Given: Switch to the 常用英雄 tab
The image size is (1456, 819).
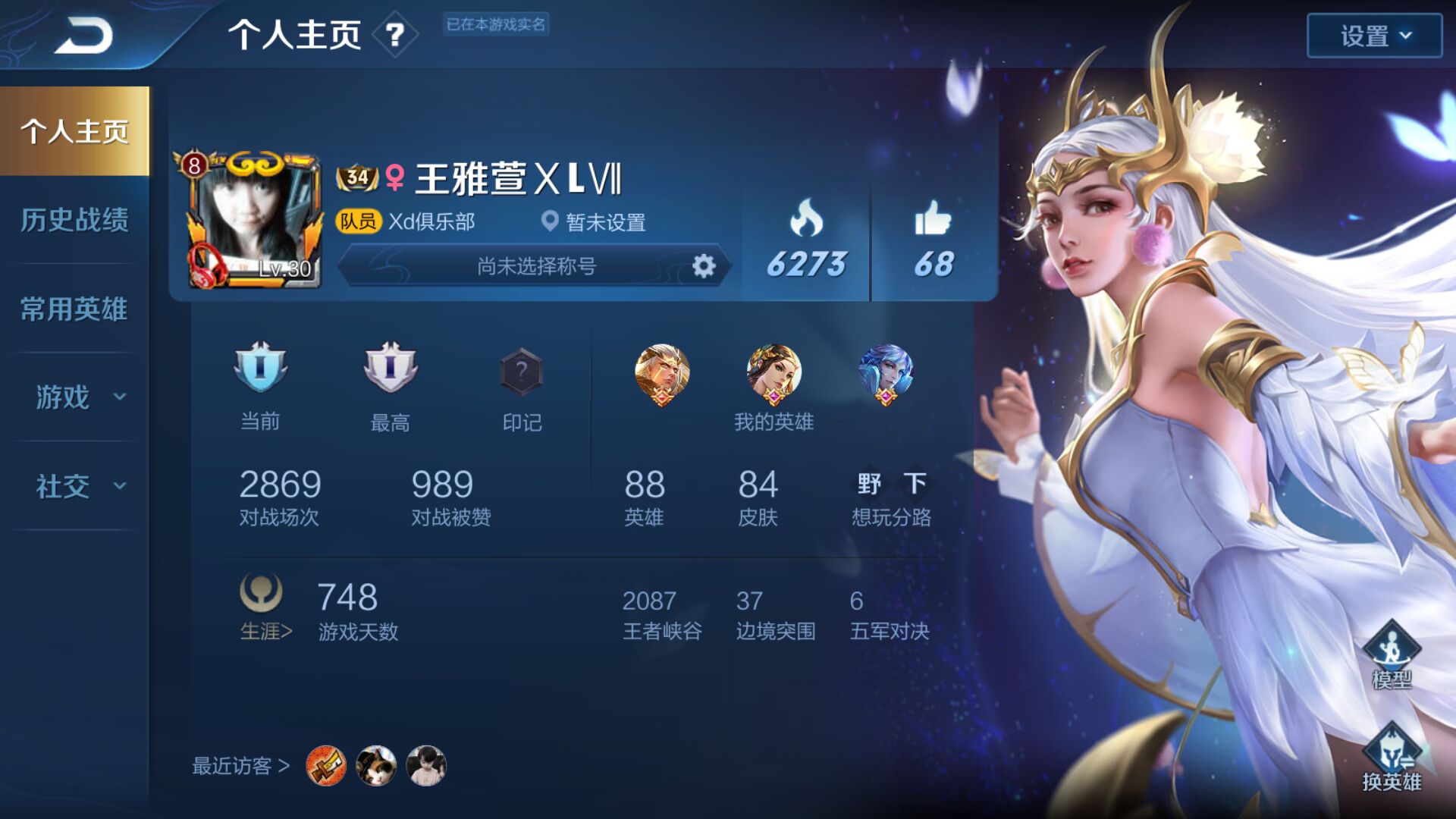Looking at the screenshot, I should (72, 309).
